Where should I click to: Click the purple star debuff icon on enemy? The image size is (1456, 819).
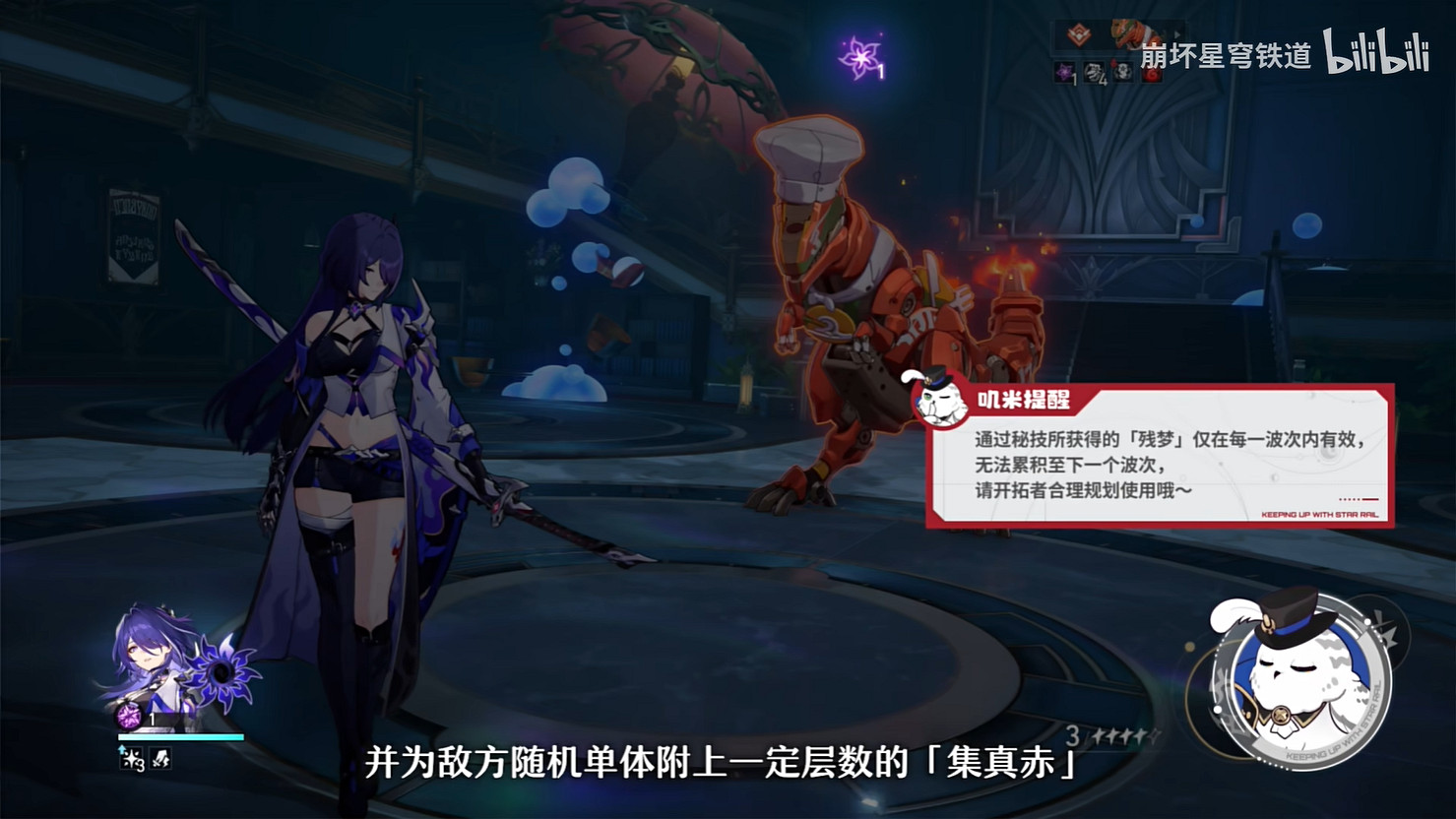(x=1063, y=73)
